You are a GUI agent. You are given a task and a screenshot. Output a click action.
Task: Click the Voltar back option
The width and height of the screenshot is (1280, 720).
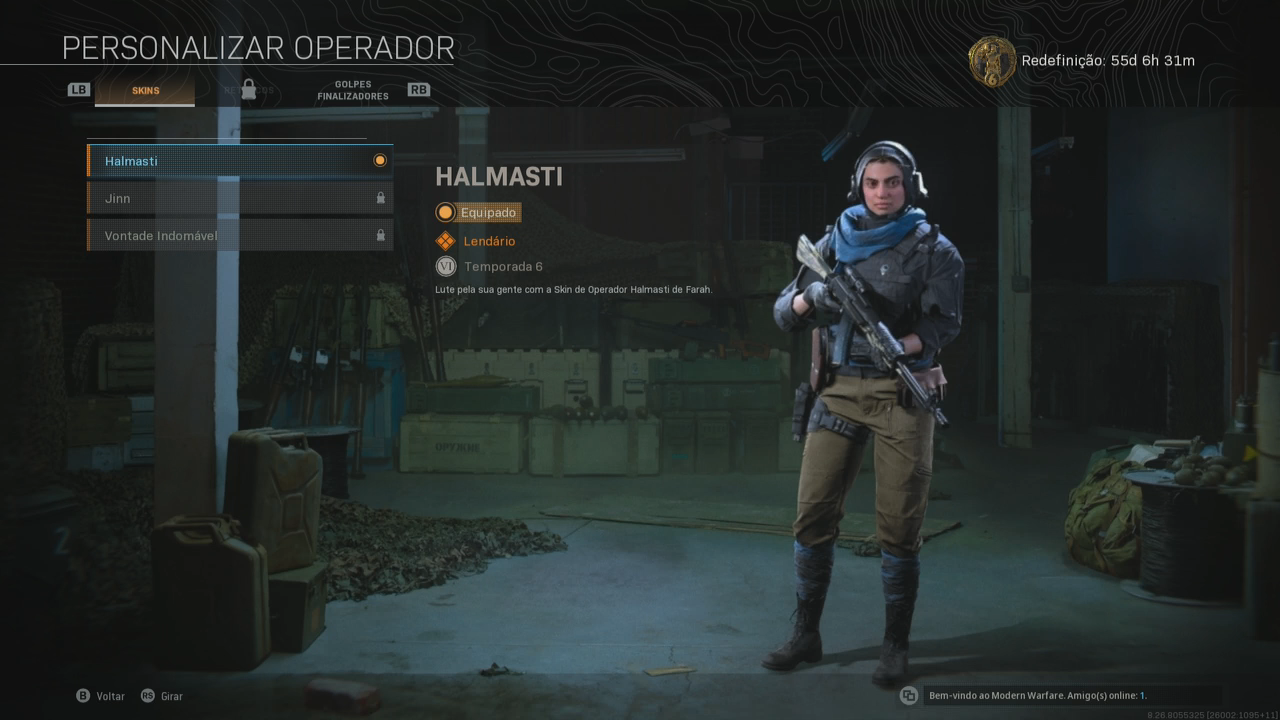point(102,696)
